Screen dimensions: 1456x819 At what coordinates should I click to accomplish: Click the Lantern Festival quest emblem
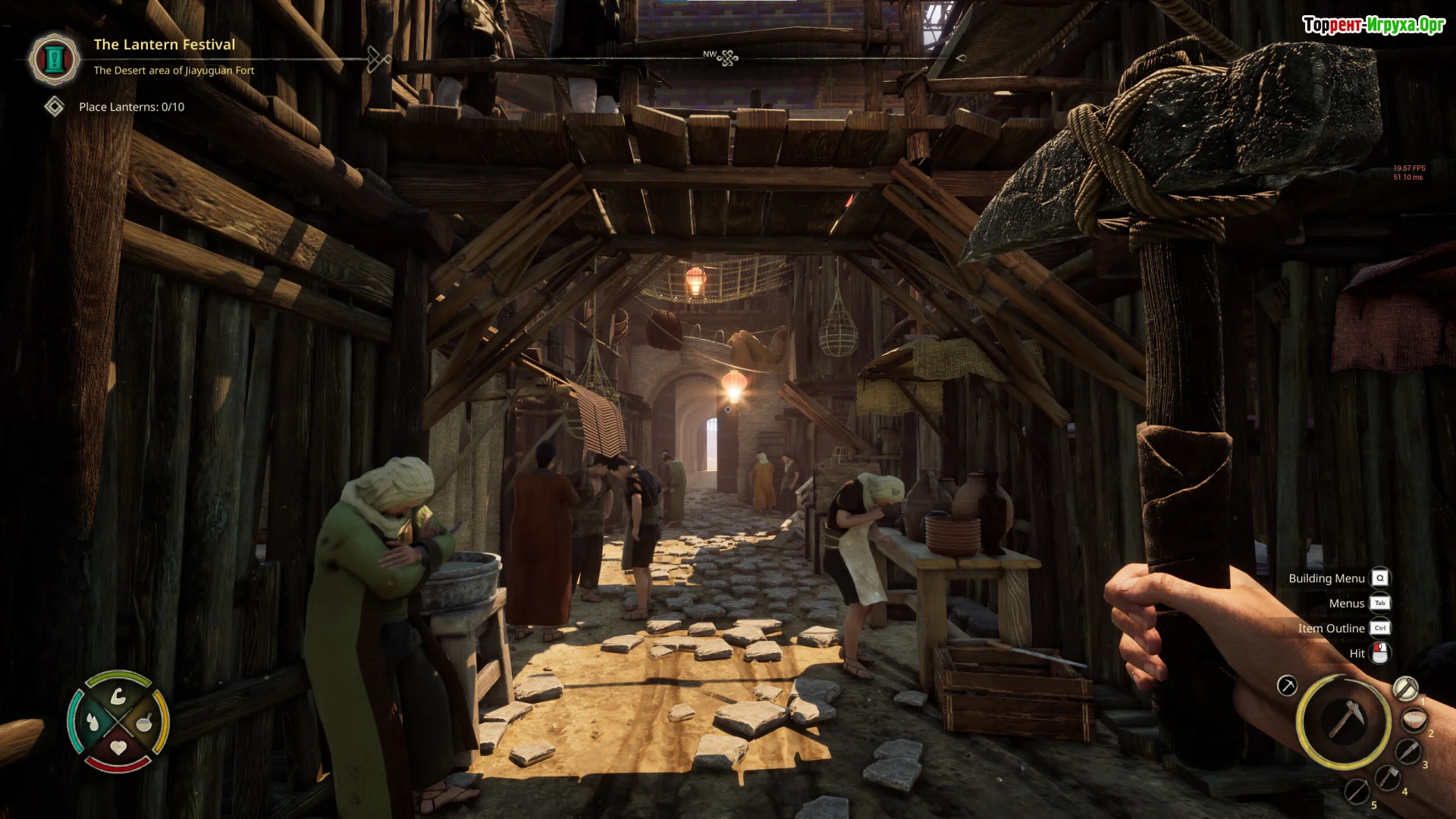[x=55, y=59]
